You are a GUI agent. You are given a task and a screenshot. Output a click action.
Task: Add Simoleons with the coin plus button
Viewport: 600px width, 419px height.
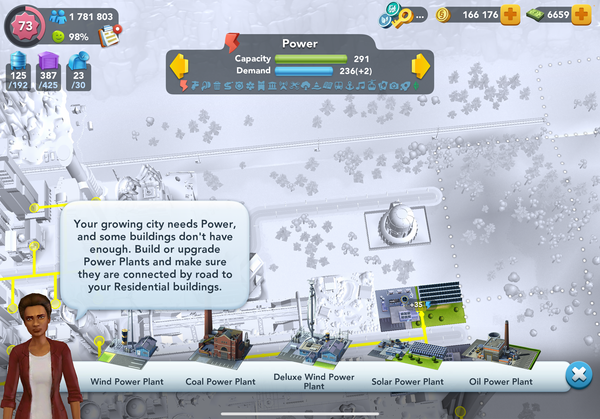(511, 15)
